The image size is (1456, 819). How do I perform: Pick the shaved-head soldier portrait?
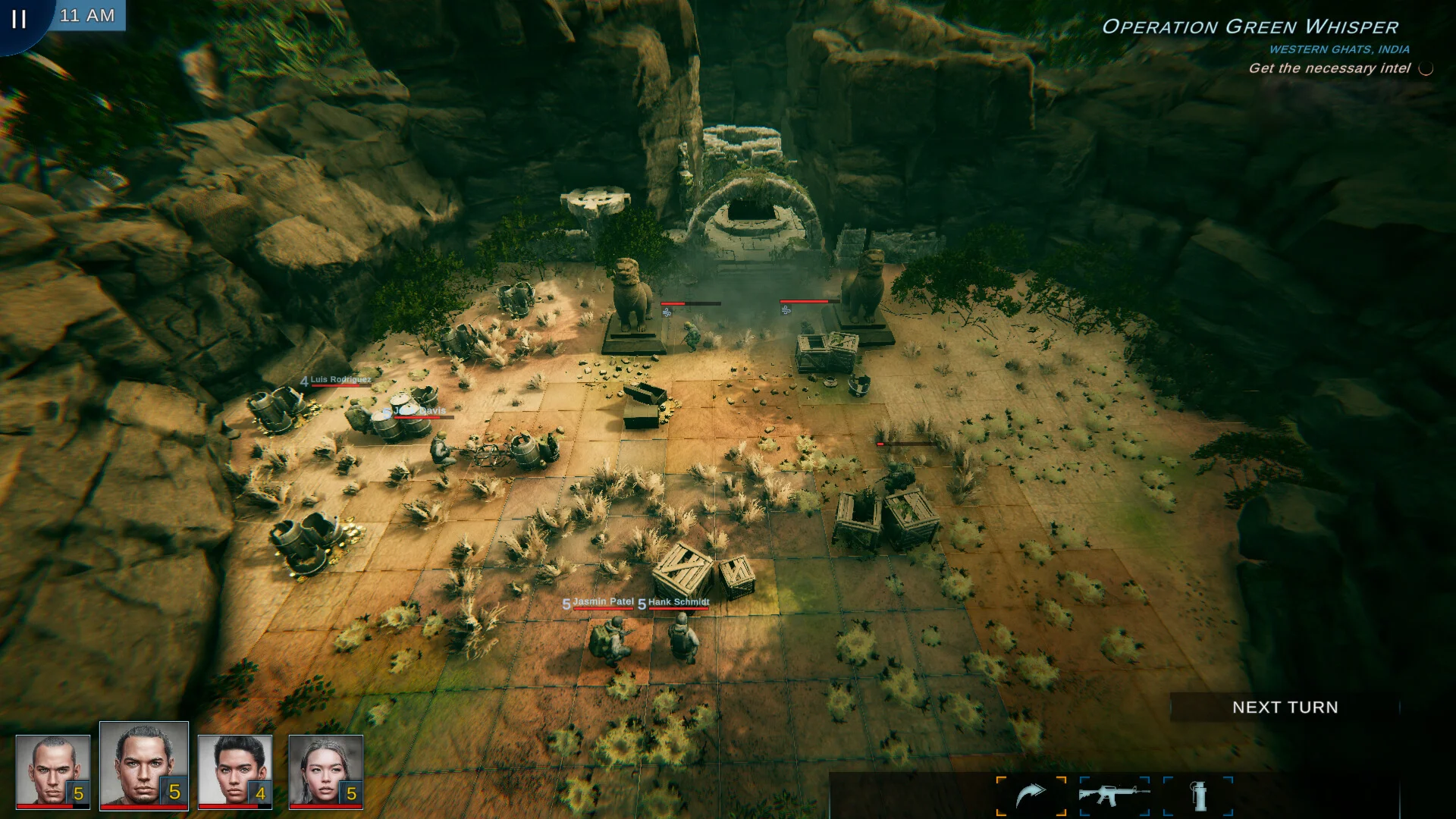(52, 771)
